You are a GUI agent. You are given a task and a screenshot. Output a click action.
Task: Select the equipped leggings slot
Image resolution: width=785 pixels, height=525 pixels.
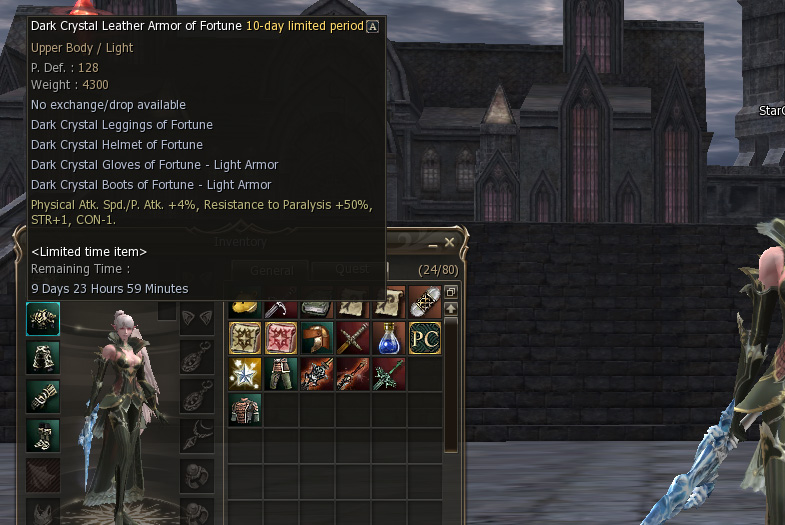43,357
